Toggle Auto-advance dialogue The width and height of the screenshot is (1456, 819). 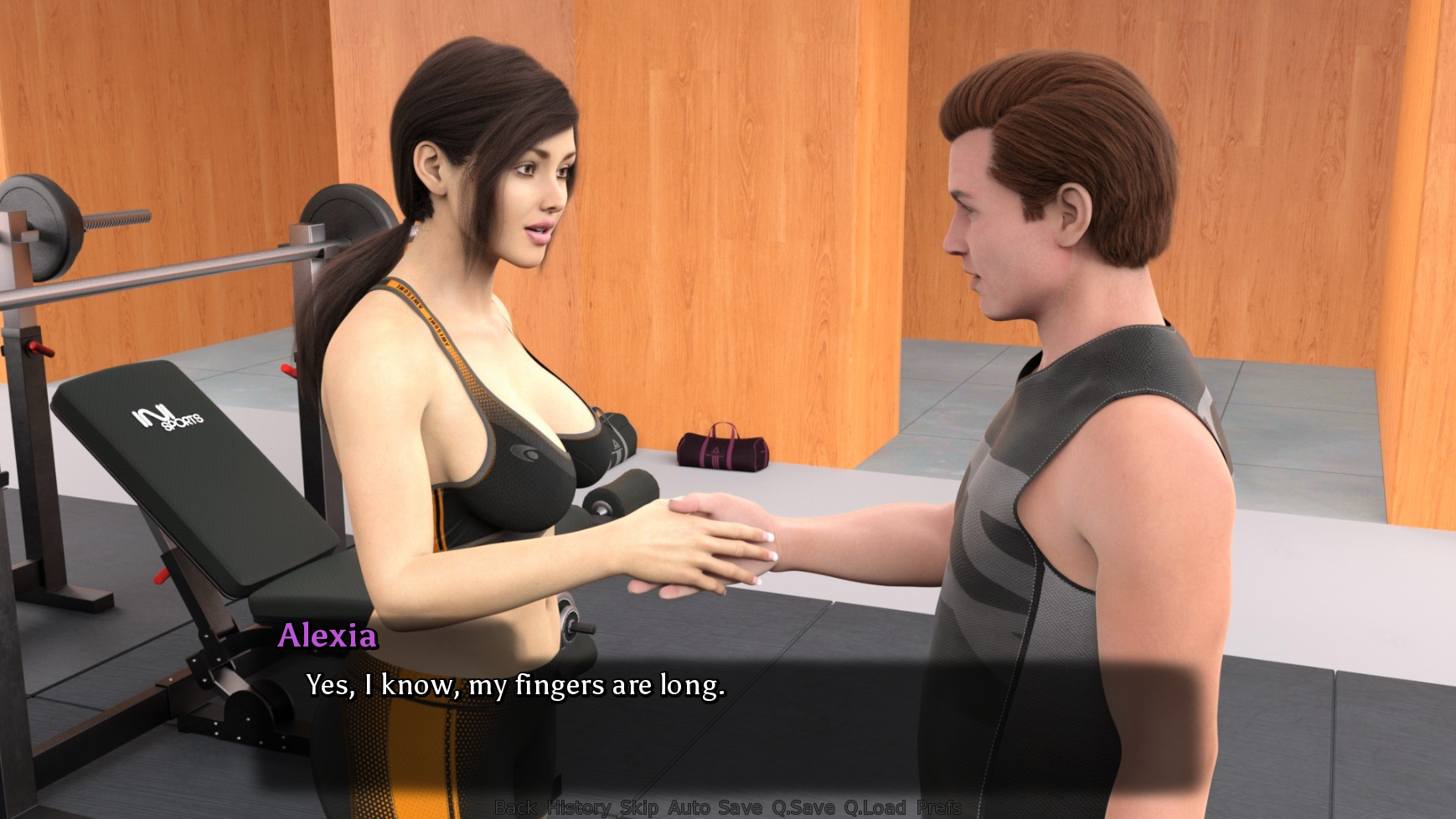(x=689, y=807)
